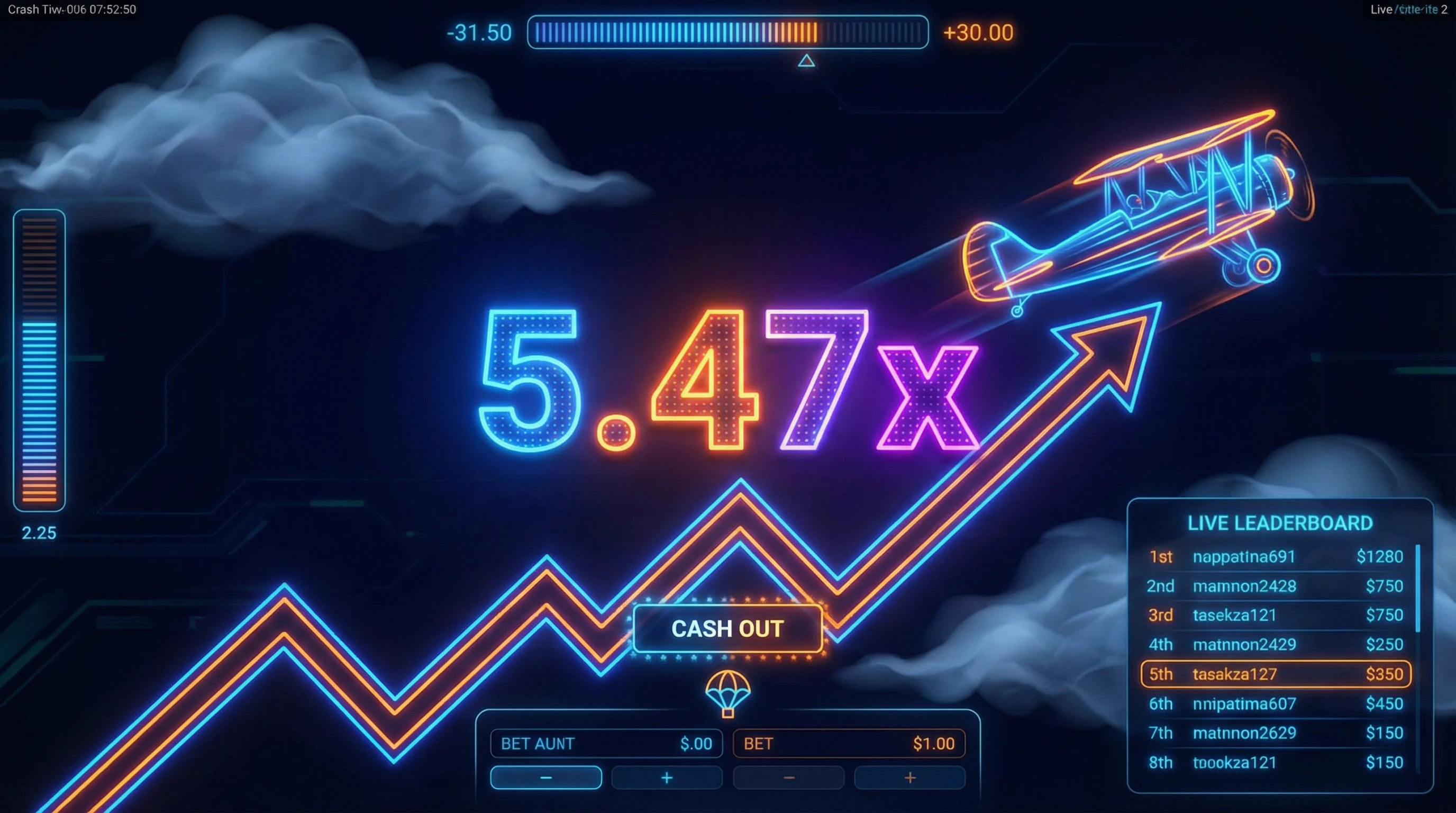Hit the CASH OUT button
The height and width of the screenshot is (813, 1456).
click(727, 629)
